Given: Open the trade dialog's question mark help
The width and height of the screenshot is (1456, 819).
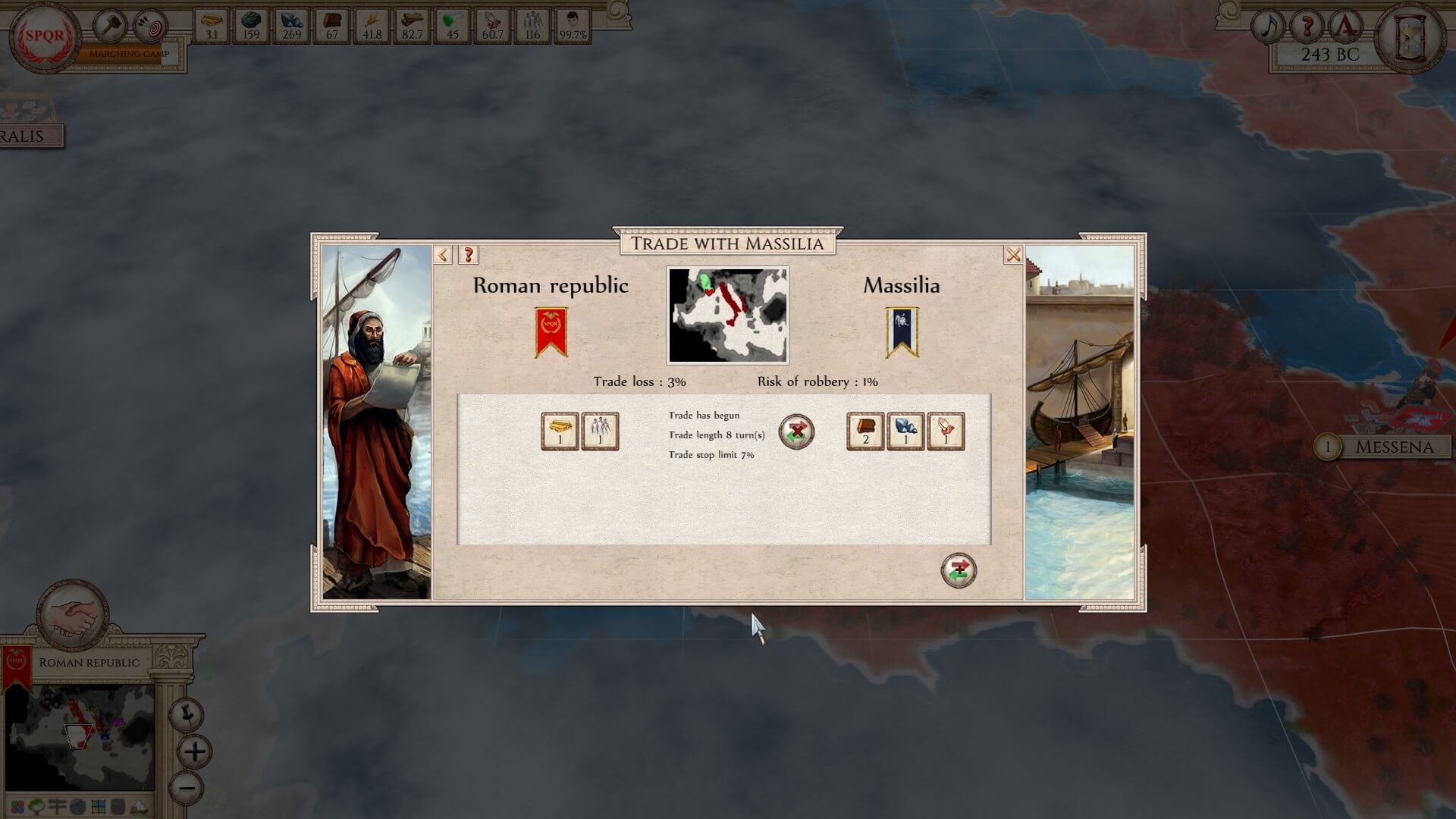Looking at the screenshot, I should click(469, 255).
